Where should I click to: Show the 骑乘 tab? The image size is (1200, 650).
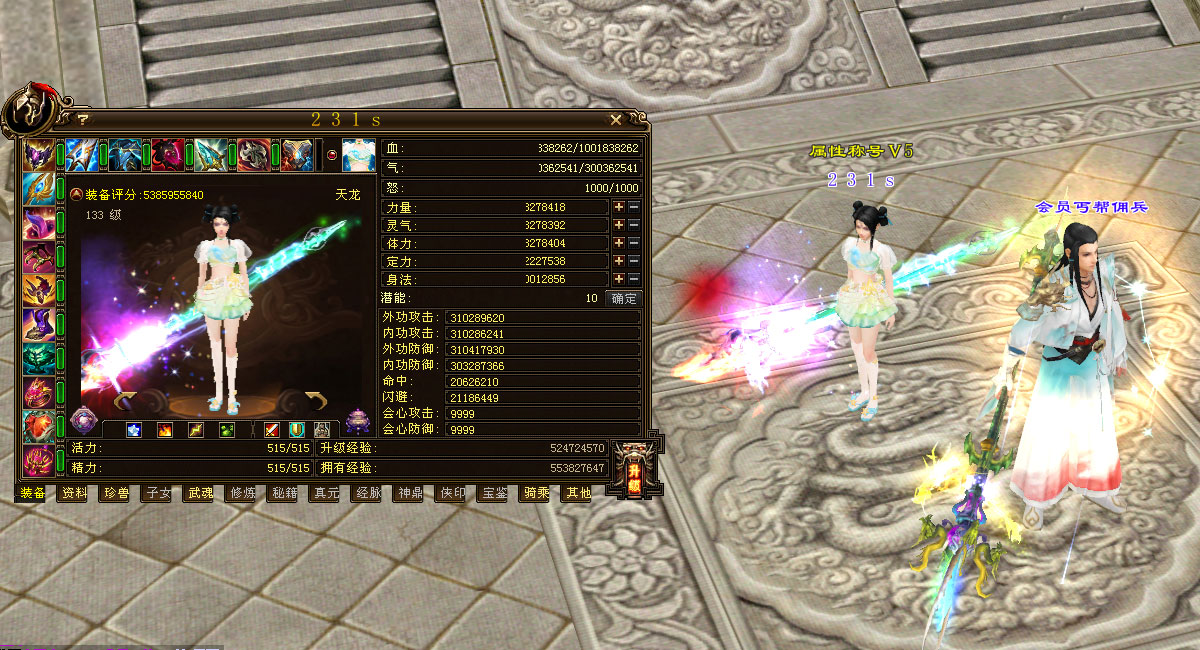coord(536,493)
